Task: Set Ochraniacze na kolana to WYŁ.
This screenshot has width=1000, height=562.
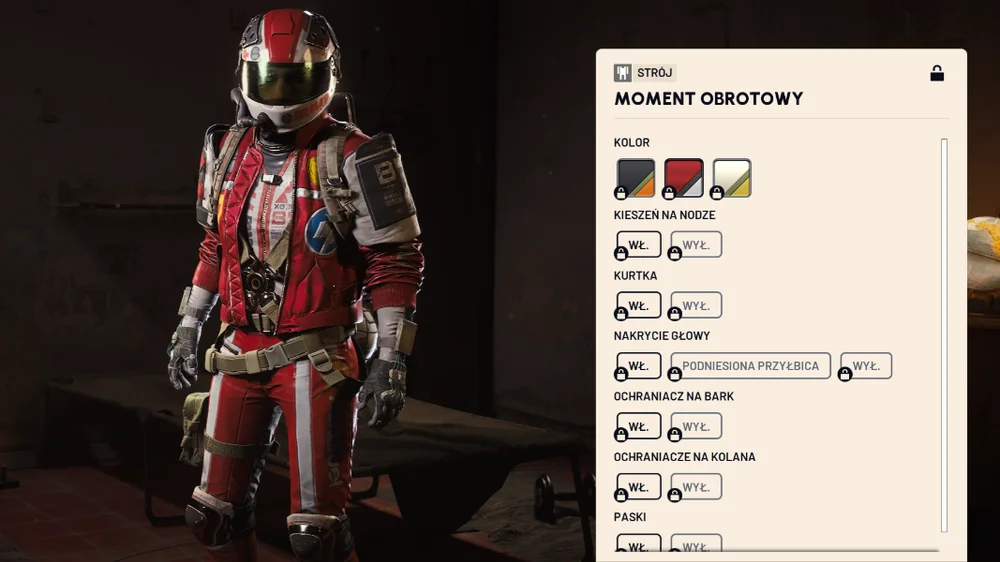Action: point(696,487)
